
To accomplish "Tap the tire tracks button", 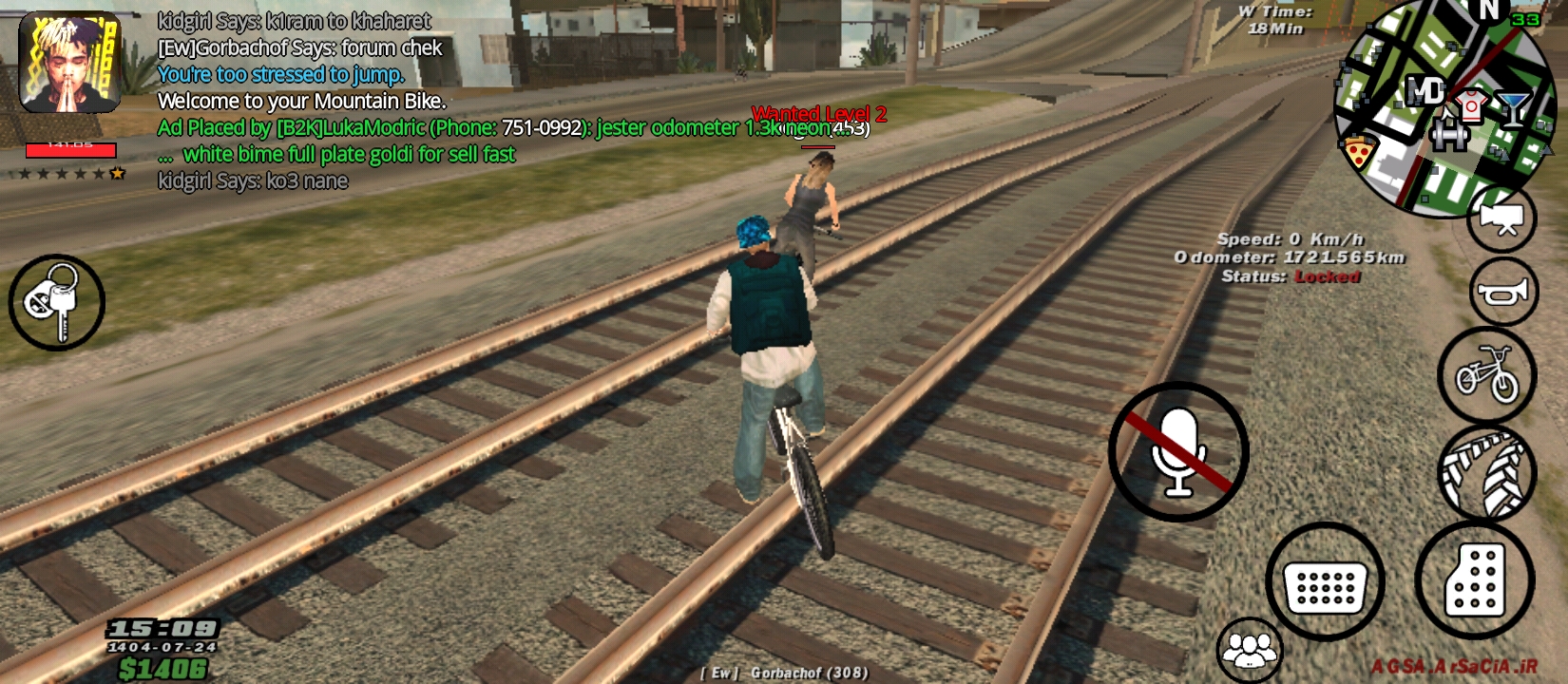I will pyautogui.click(x=1486, y=472).
